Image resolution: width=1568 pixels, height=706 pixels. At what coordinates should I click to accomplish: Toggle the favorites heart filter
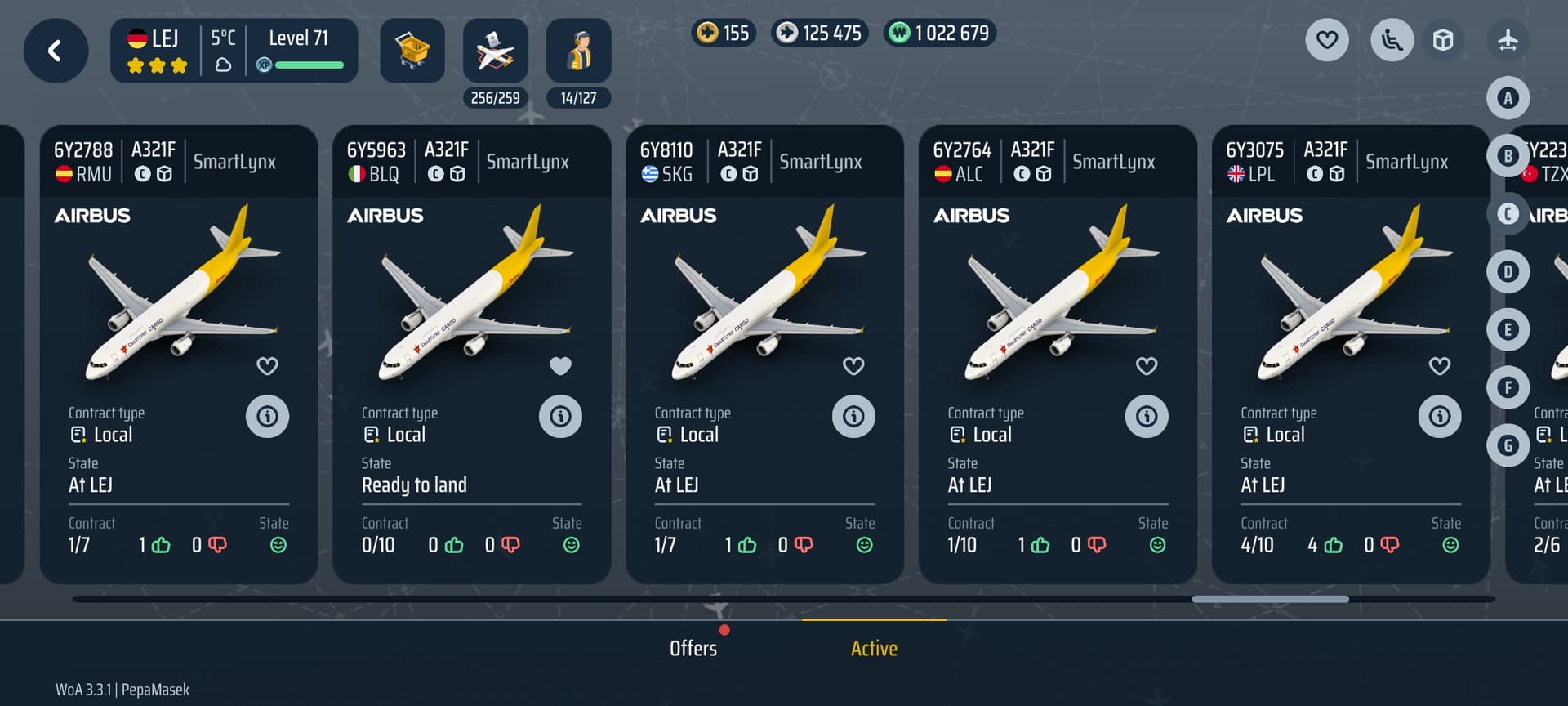1327,39
